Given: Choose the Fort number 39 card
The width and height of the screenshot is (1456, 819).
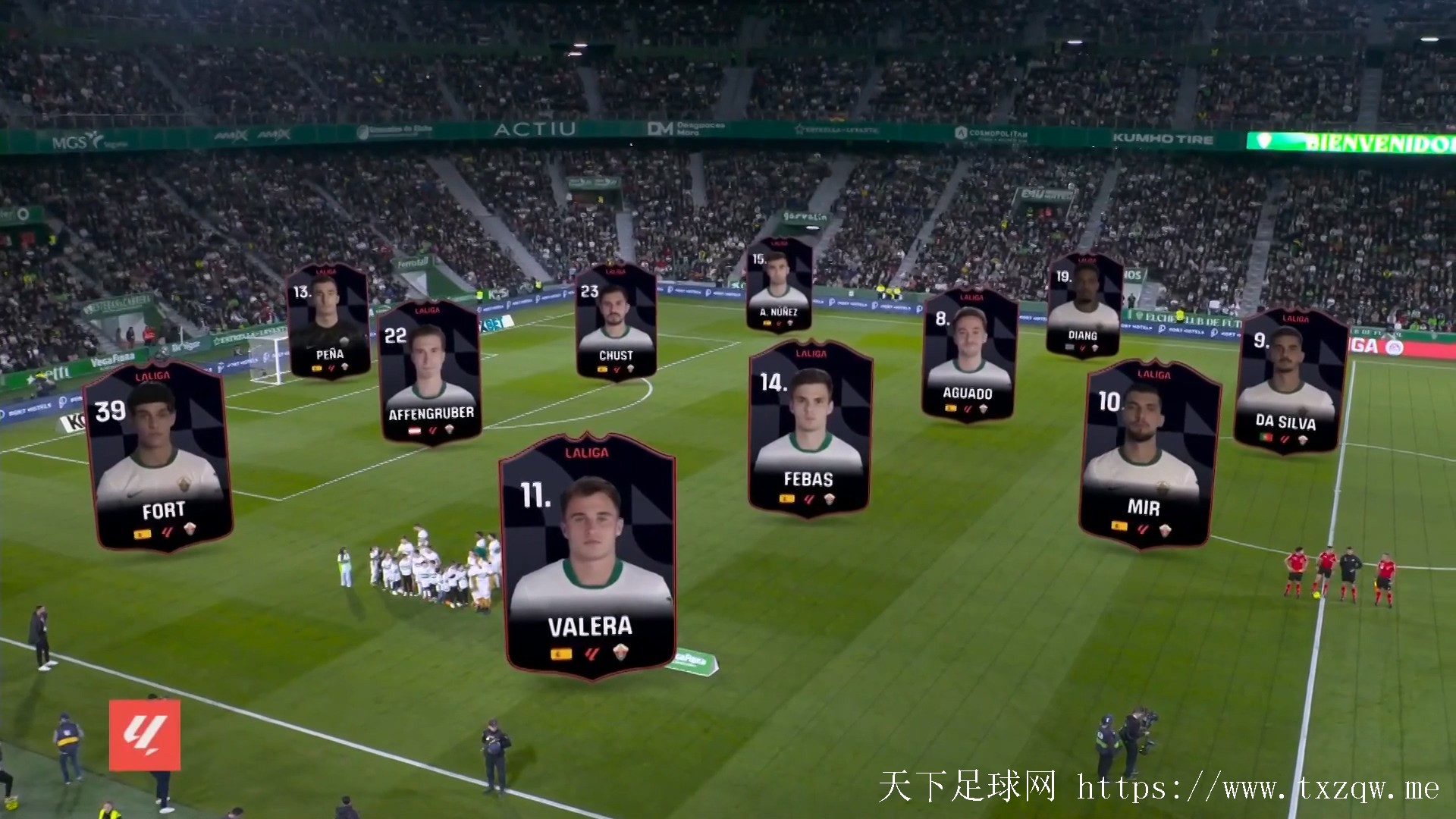Looking at the screenshot, I should (x=158, y=457).
